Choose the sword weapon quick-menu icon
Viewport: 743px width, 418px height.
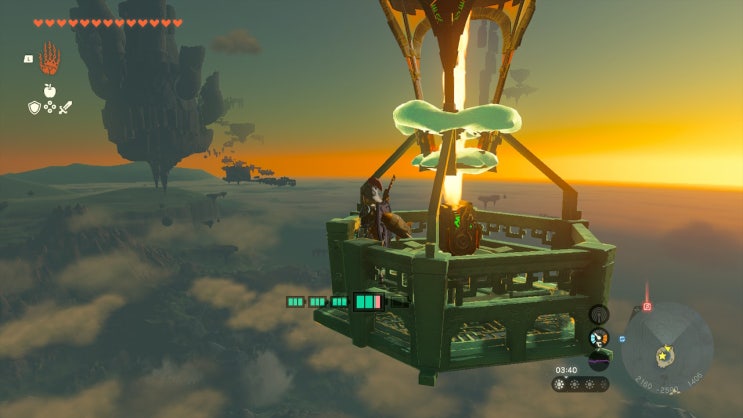65,108
